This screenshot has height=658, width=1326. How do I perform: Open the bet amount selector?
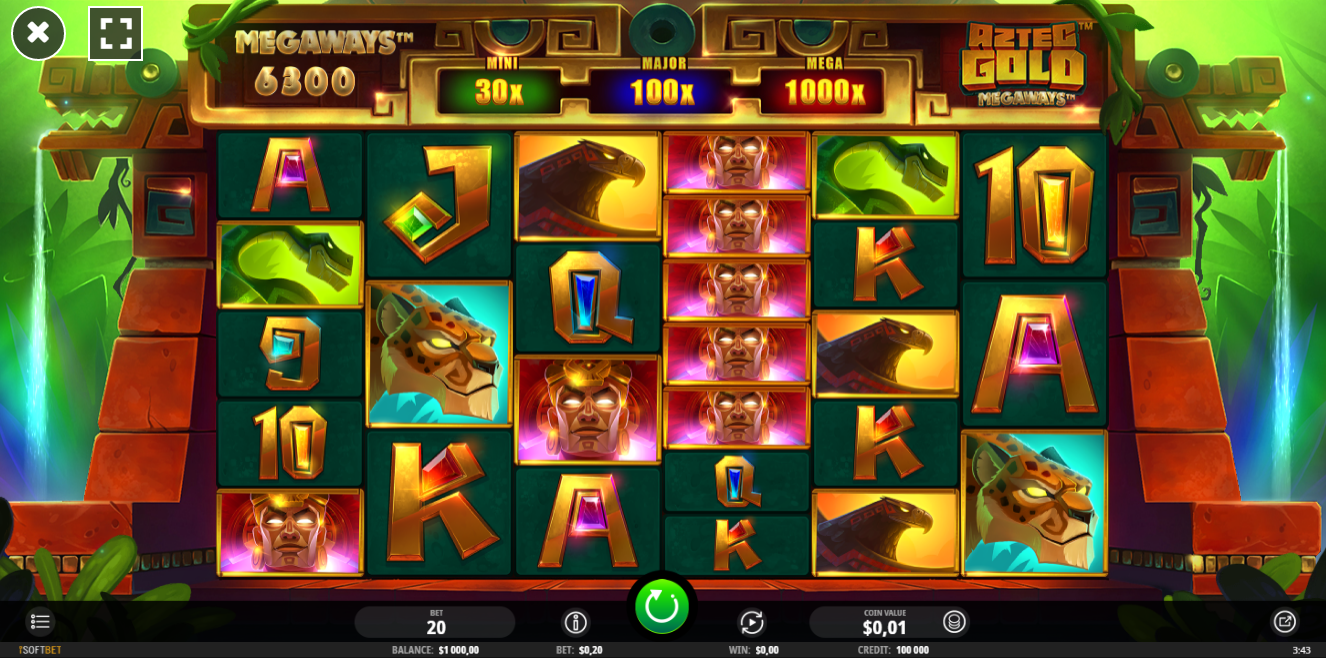point(435,622)
